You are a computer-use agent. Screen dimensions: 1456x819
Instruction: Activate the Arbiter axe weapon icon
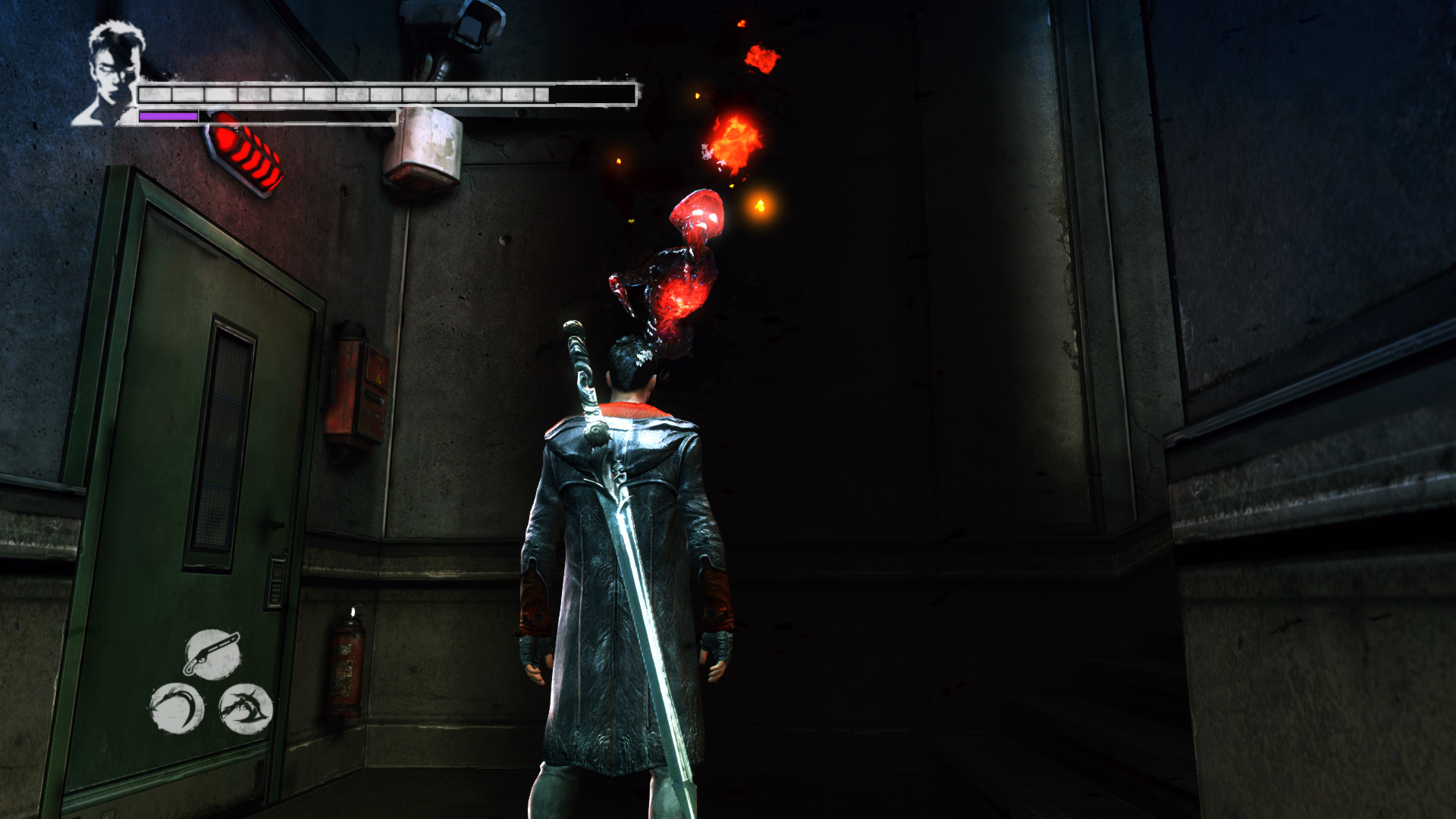pyautogui.click(x=246, y=709)
